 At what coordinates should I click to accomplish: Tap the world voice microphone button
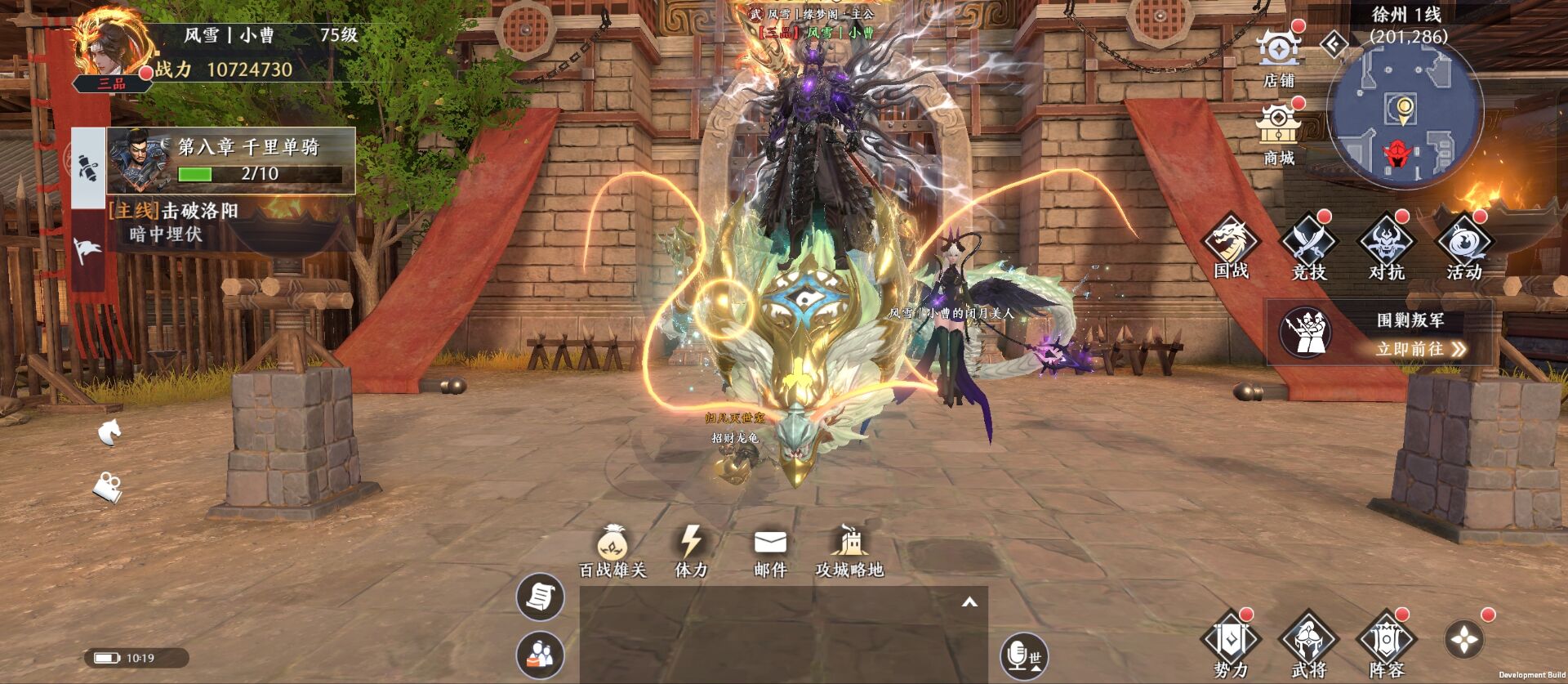(x=1023, y=655)
